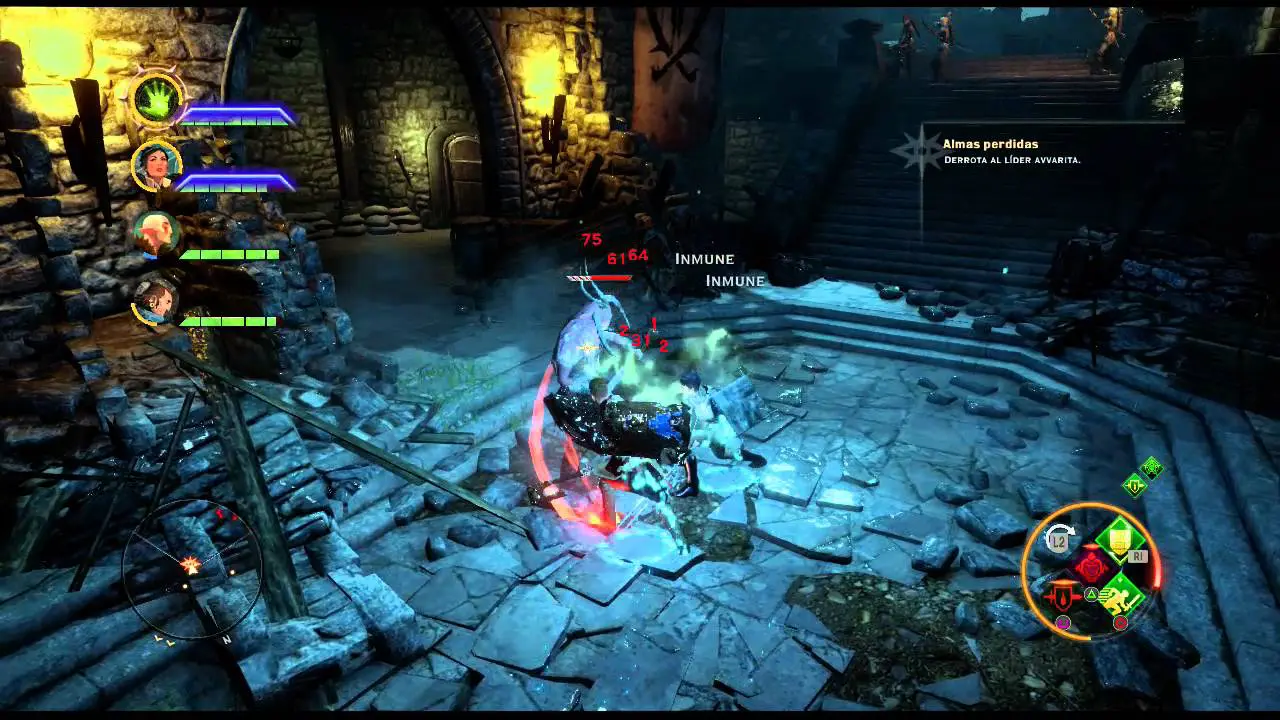
Task: Trigger the red blood-drop ability
Action: coord(1061,597)
